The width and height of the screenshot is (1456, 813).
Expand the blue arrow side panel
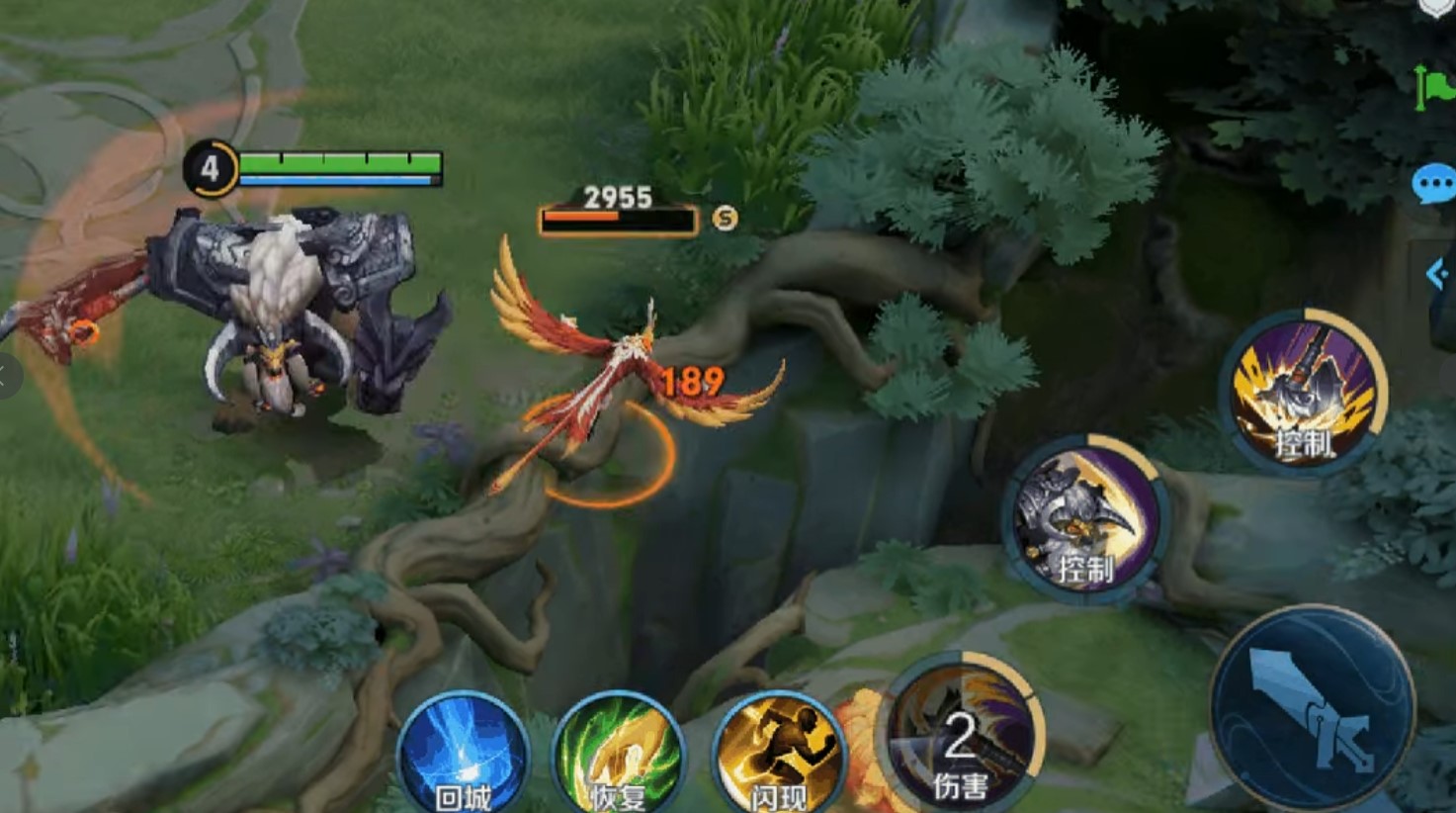tap(1438, 274)
